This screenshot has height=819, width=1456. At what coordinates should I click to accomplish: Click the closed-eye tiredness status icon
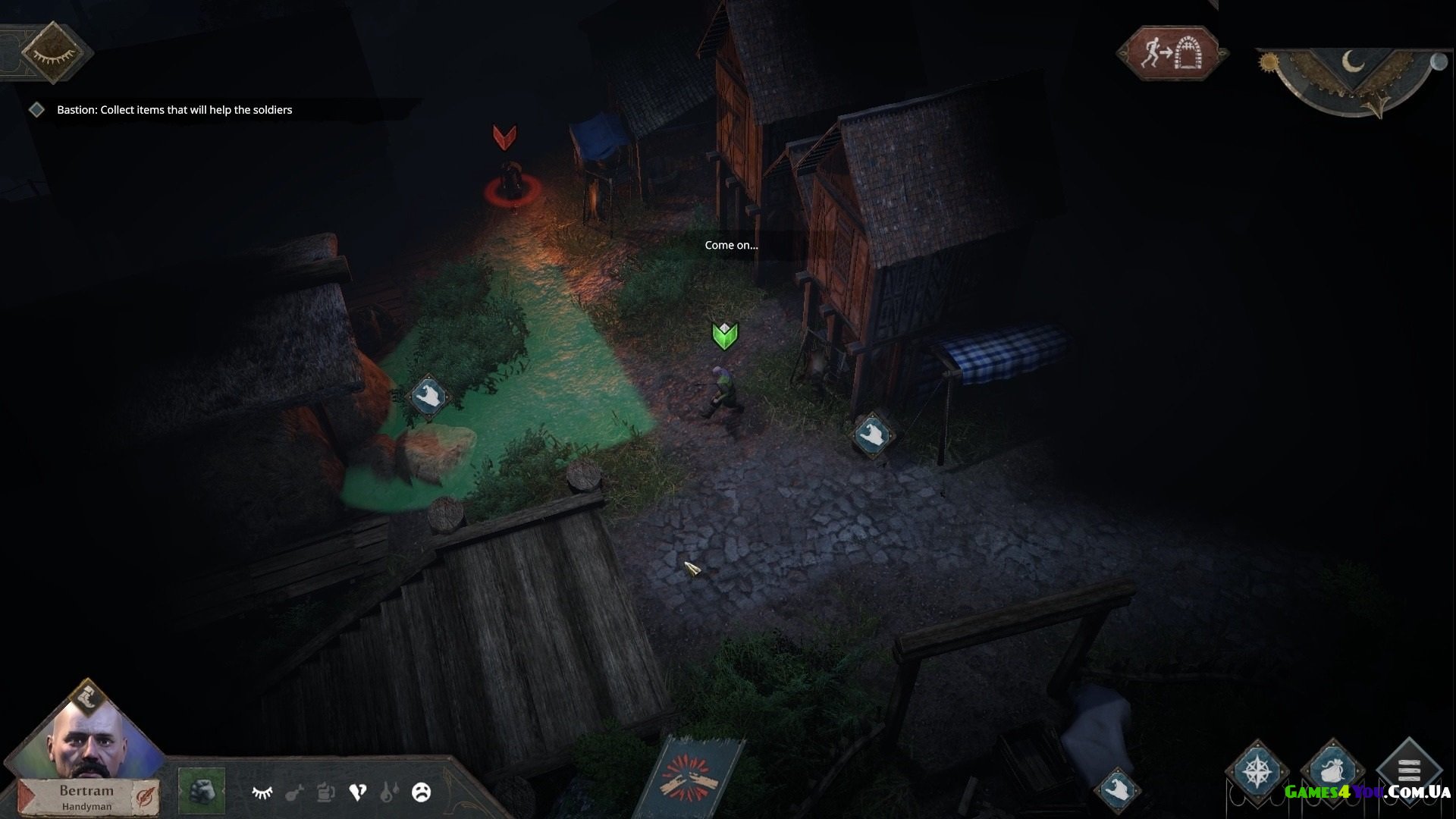(x=262, y=792)
